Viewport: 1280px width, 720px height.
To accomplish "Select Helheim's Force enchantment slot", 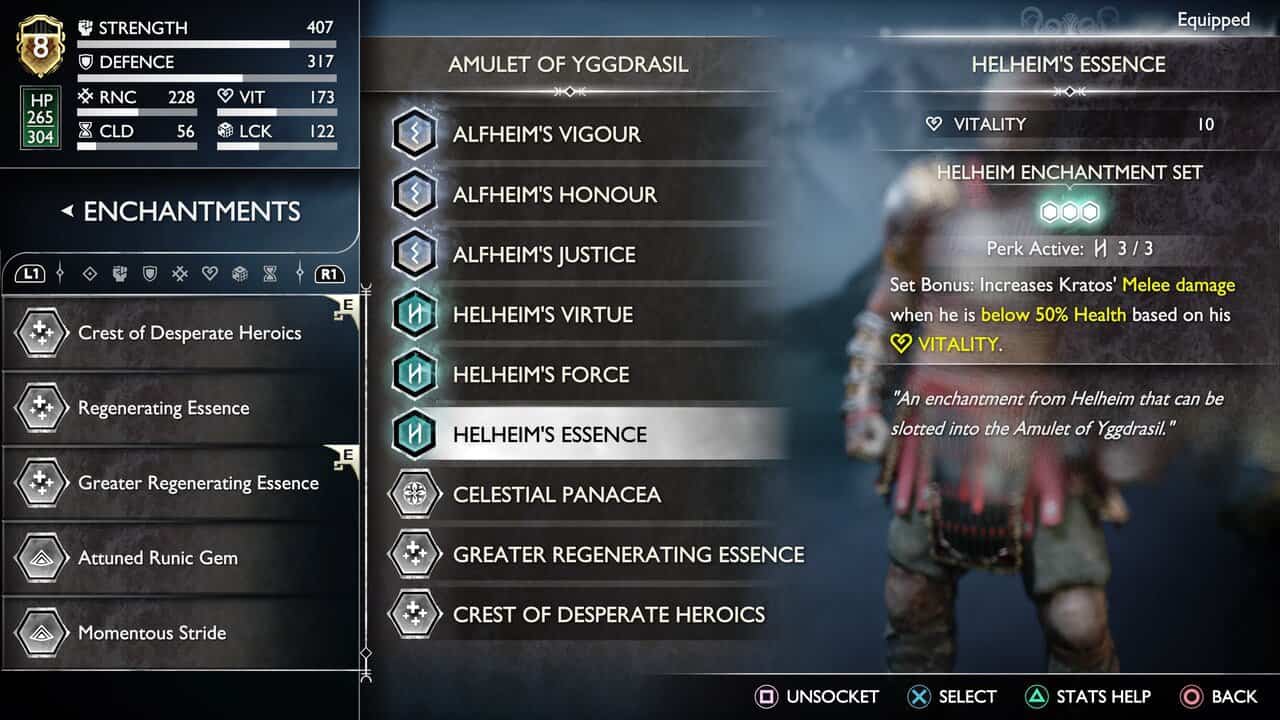I will [x=541, y=374].
